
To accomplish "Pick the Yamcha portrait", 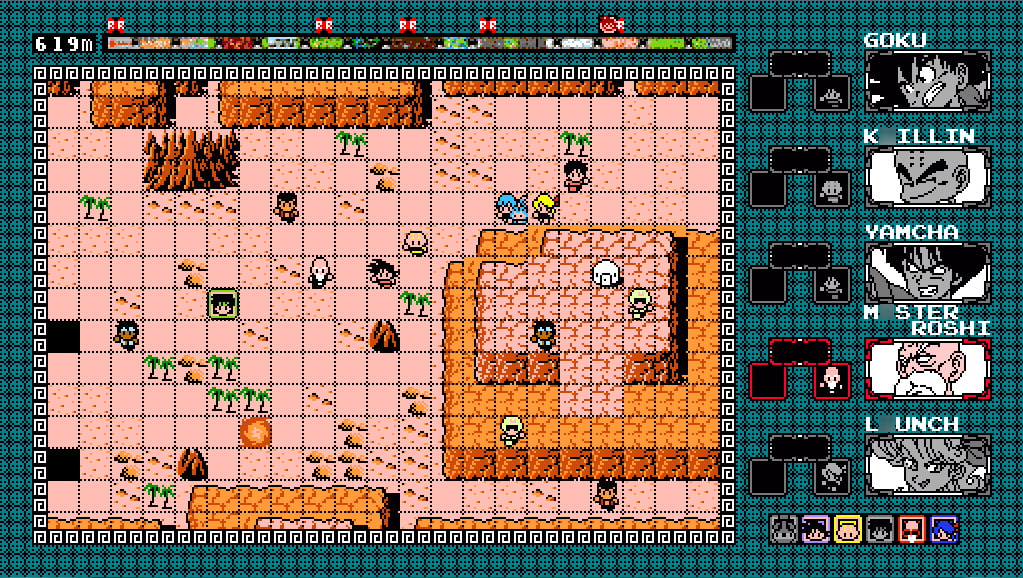I will click(927, 273).
